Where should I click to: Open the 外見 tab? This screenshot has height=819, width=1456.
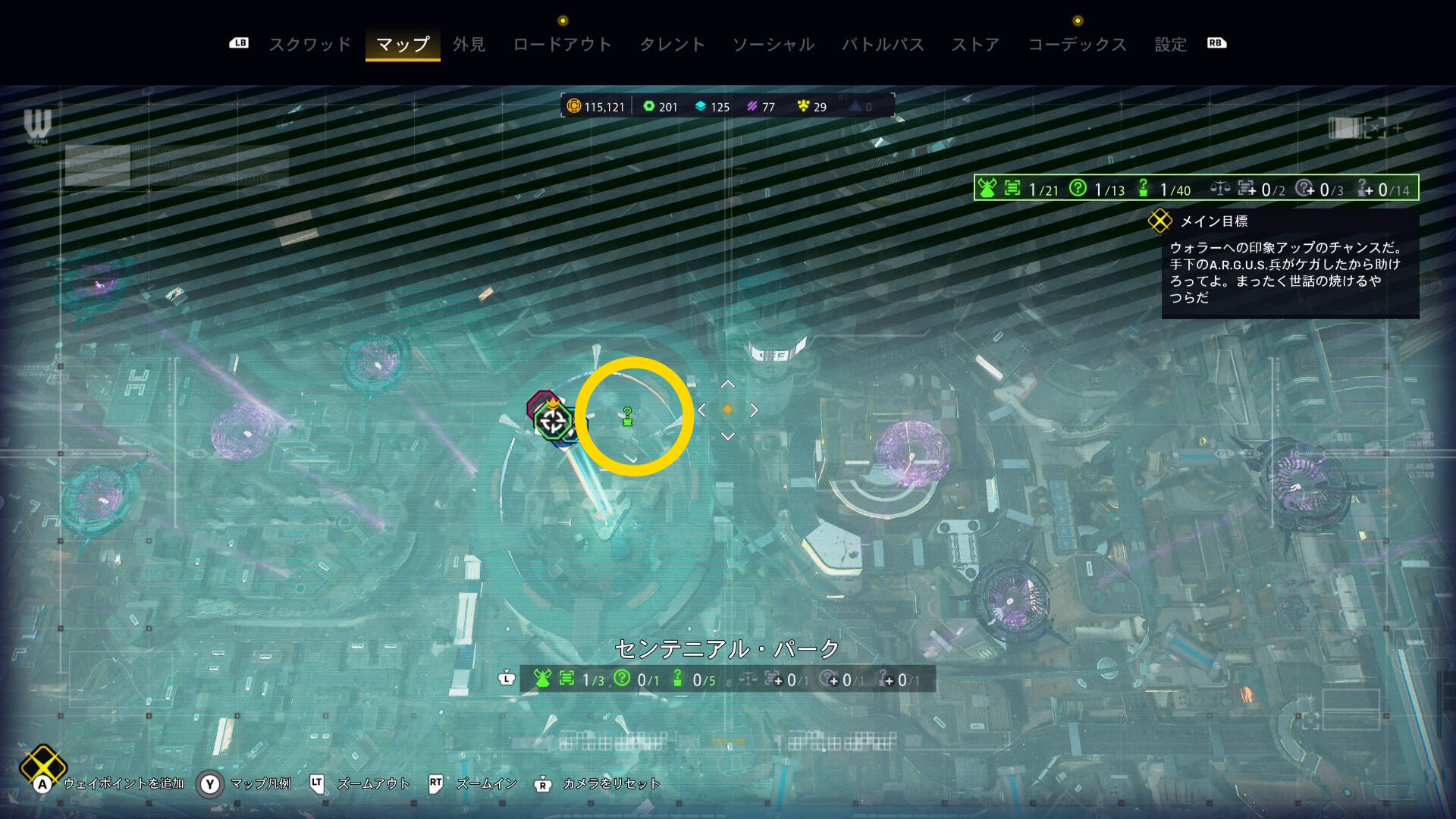click(469, 45)
